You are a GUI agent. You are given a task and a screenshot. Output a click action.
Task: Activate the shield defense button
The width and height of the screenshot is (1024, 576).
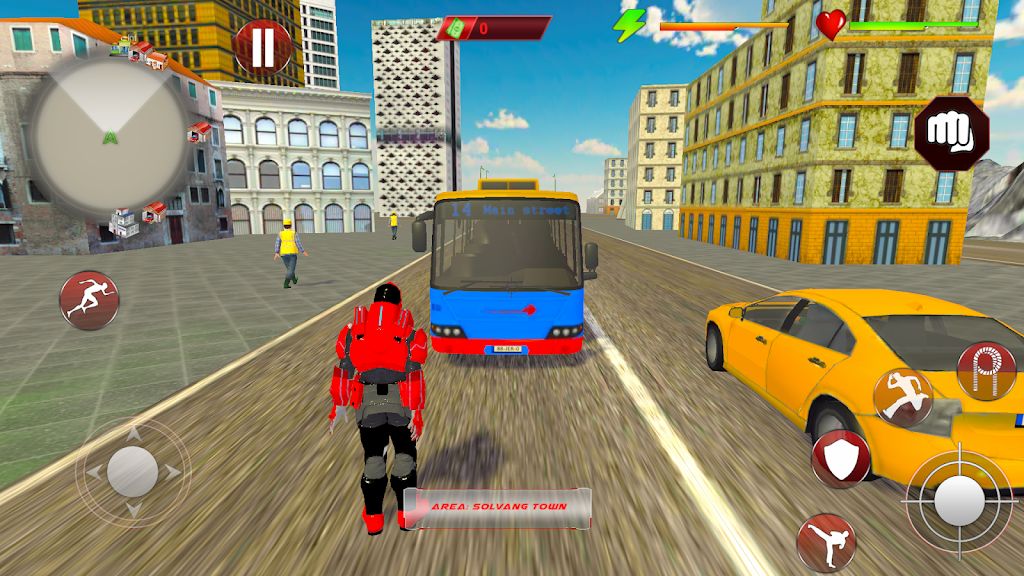coord(840,459)
